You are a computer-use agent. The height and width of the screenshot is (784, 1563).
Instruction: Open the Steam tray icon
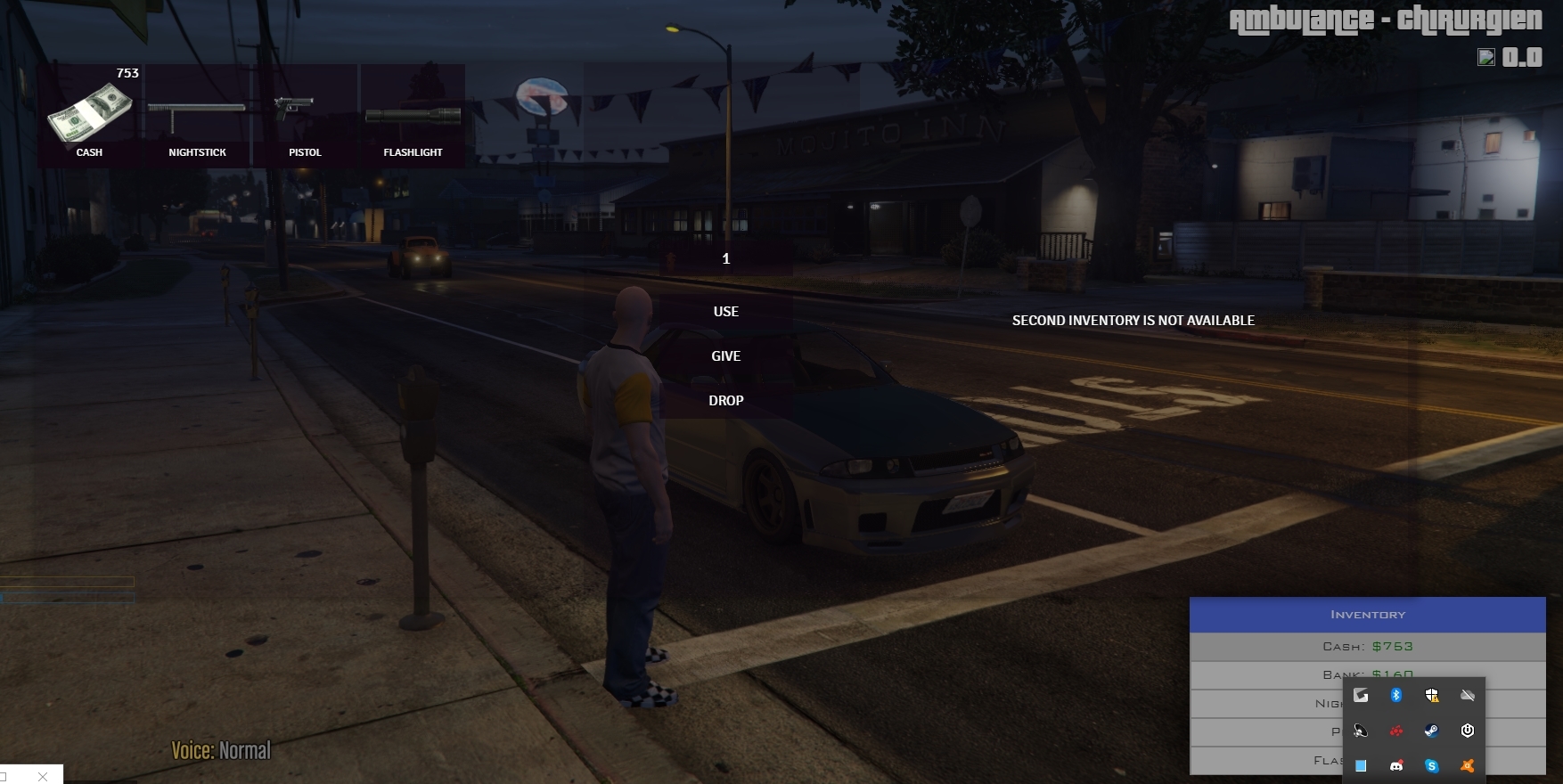click(1432, 731)
